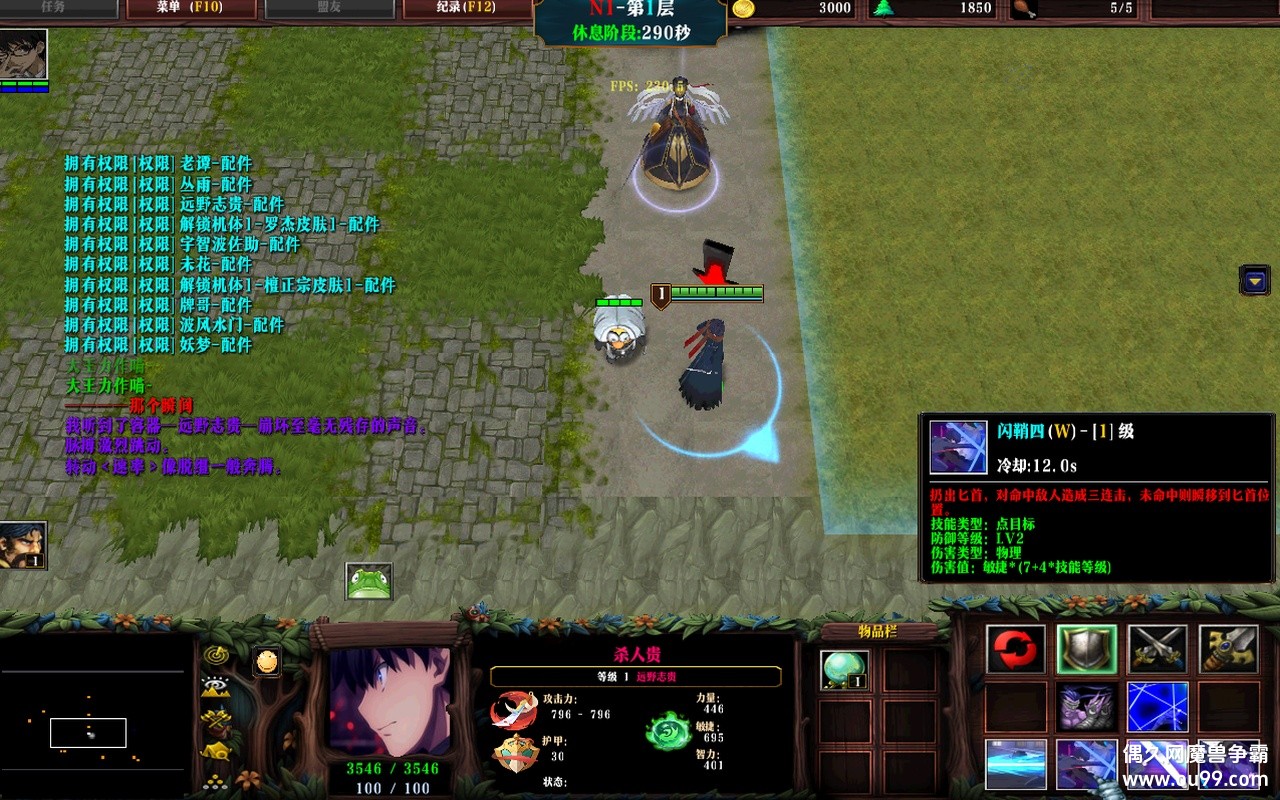Click the gold-hilted sword command icon

pos(1228,650)
